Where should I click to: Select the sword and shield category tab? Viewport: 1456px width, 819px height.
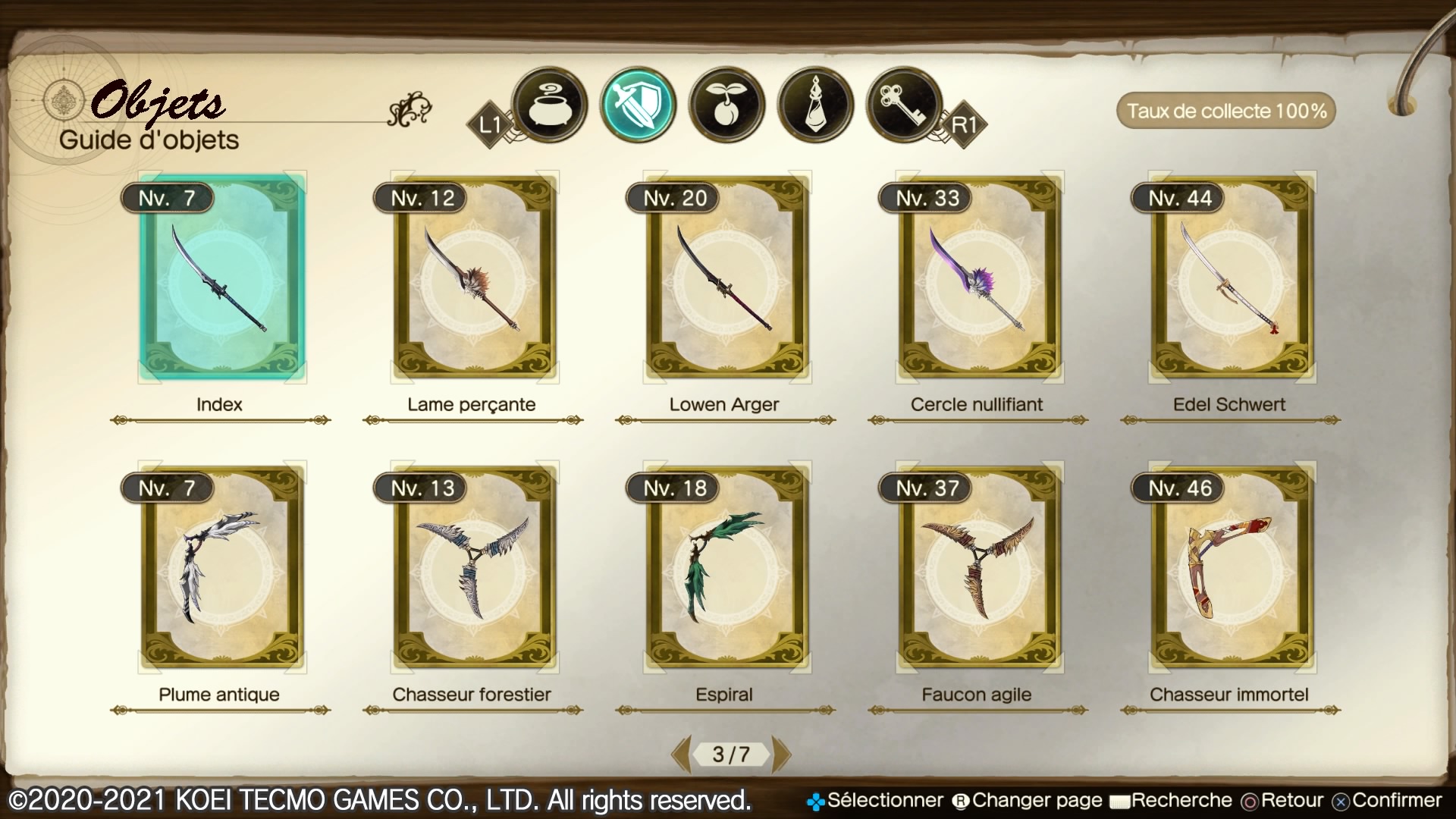[x=638, y=105]
